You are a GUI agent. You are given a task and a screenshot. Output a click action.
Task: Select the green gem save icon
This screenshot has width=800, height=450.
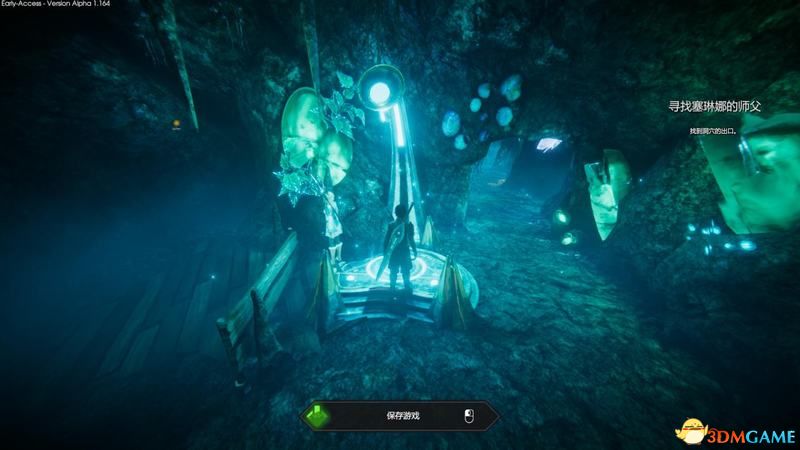click(316, 415)
